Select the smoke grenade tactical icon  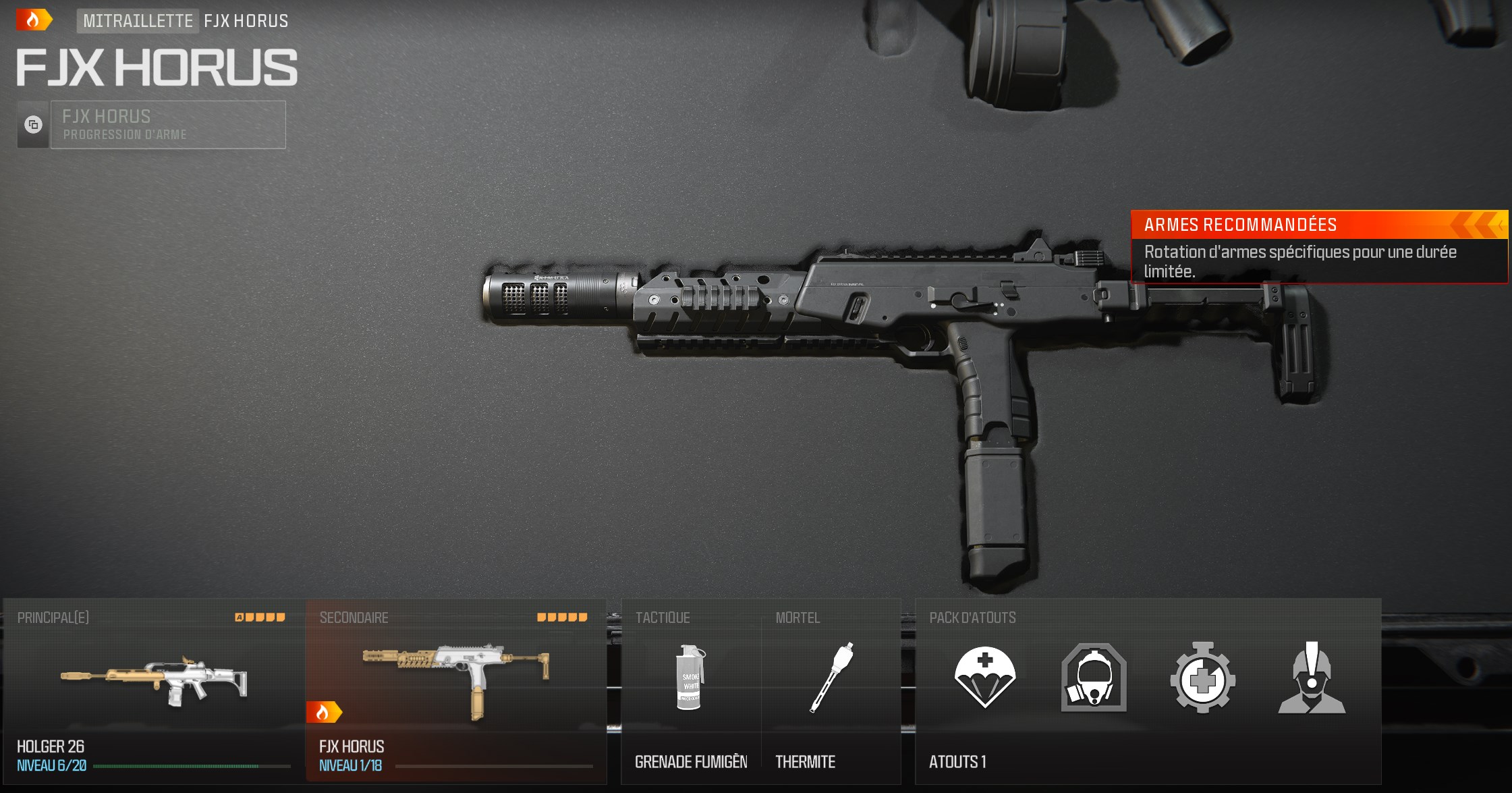(690, 678)
